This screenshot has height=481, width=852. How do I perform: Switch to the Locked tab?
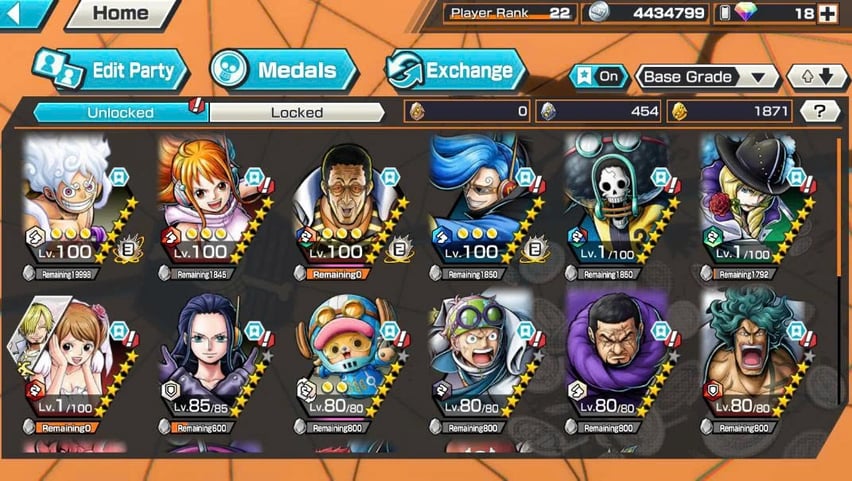pyautogui.click(x=297, y=112)
